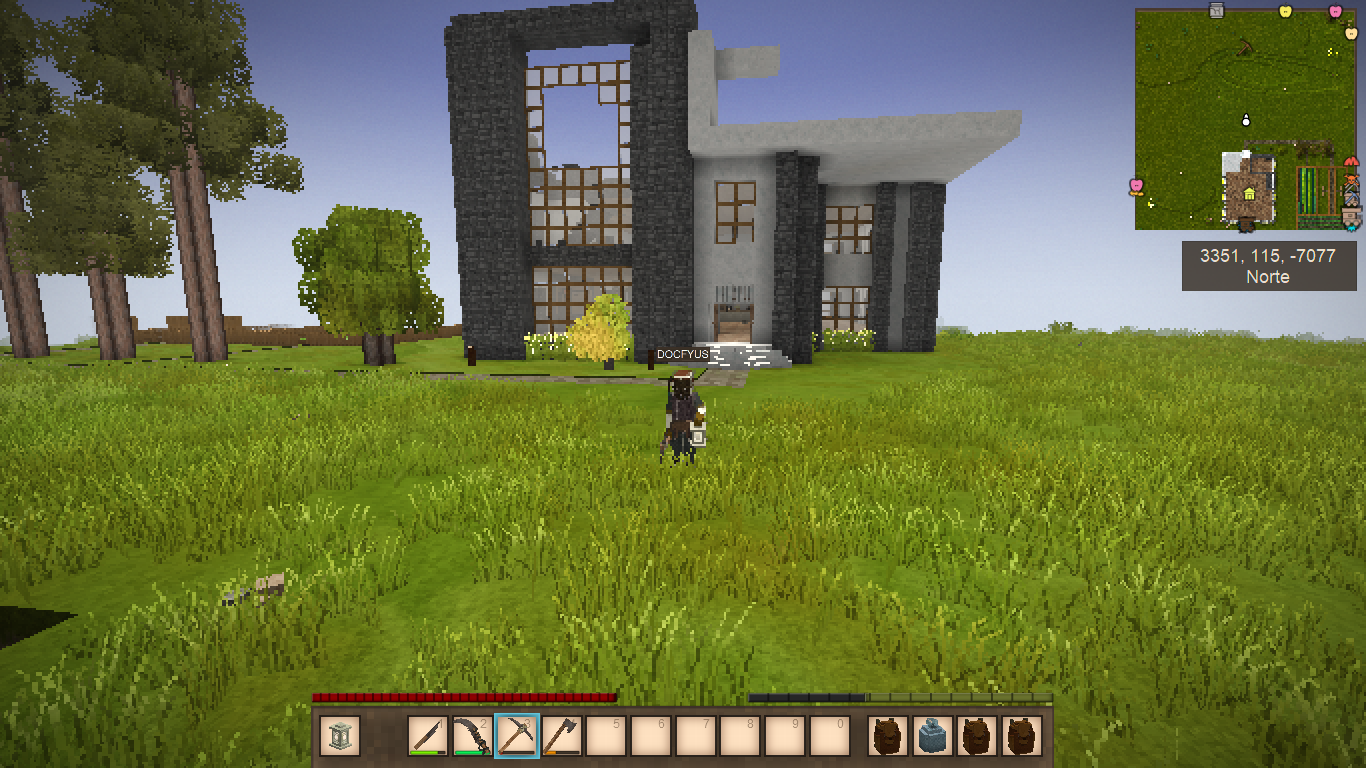This screenshot has height=768, width=1366.
Task: Select the pickaxe in hotbar slot 3
Action: [x=517, y=736]
